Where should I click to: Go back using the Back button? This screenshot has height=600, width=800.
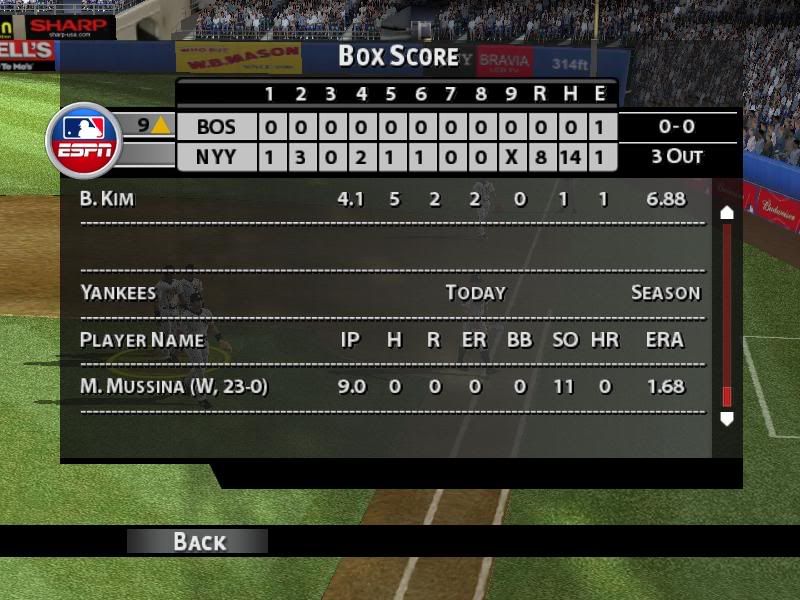pos(198,541)
